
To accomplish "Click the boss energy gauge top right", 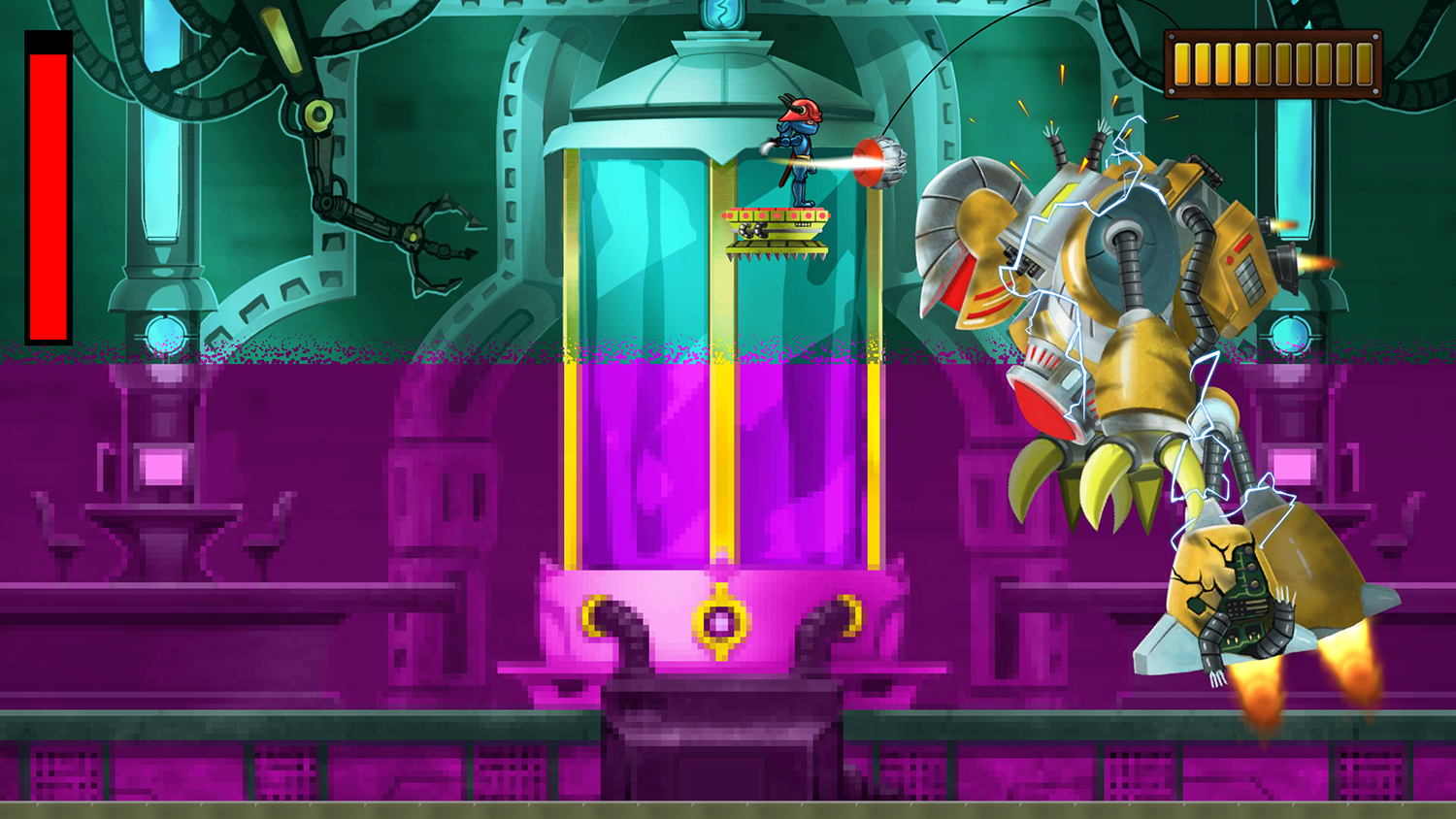I will (x=1272, y=61).
